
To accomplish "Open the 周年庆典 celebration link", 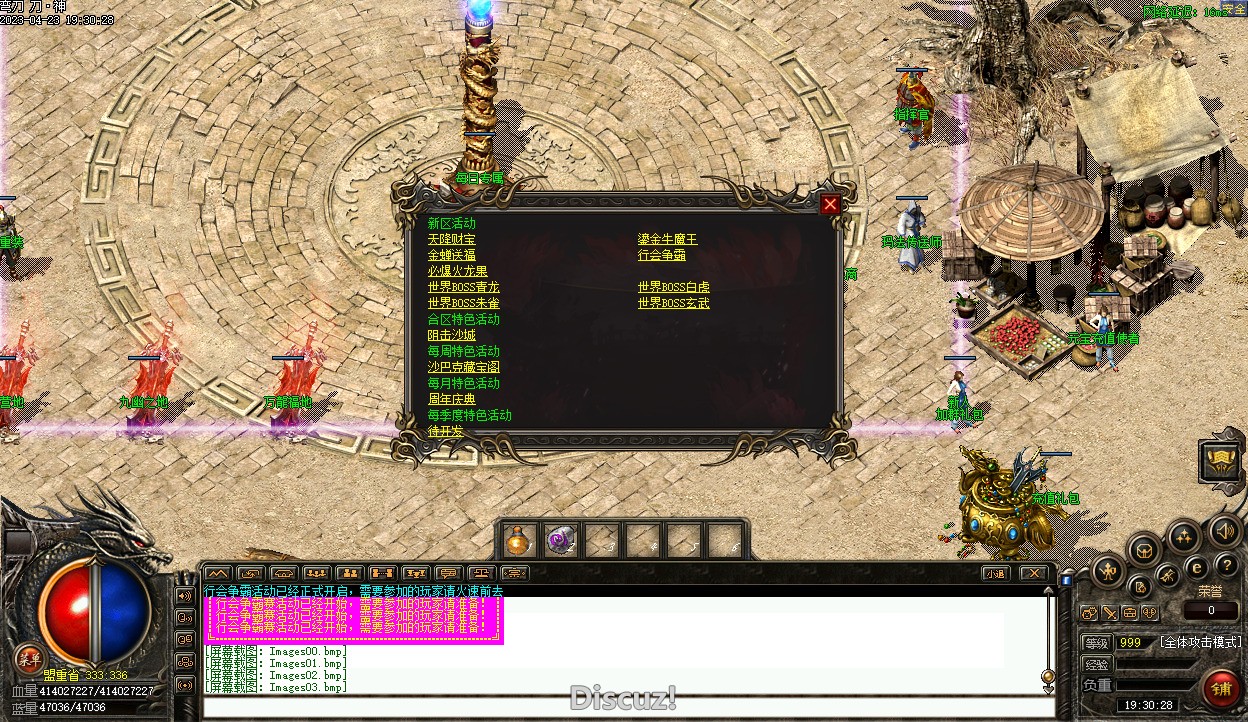I will pyautogui.click(x=451, y=400).
